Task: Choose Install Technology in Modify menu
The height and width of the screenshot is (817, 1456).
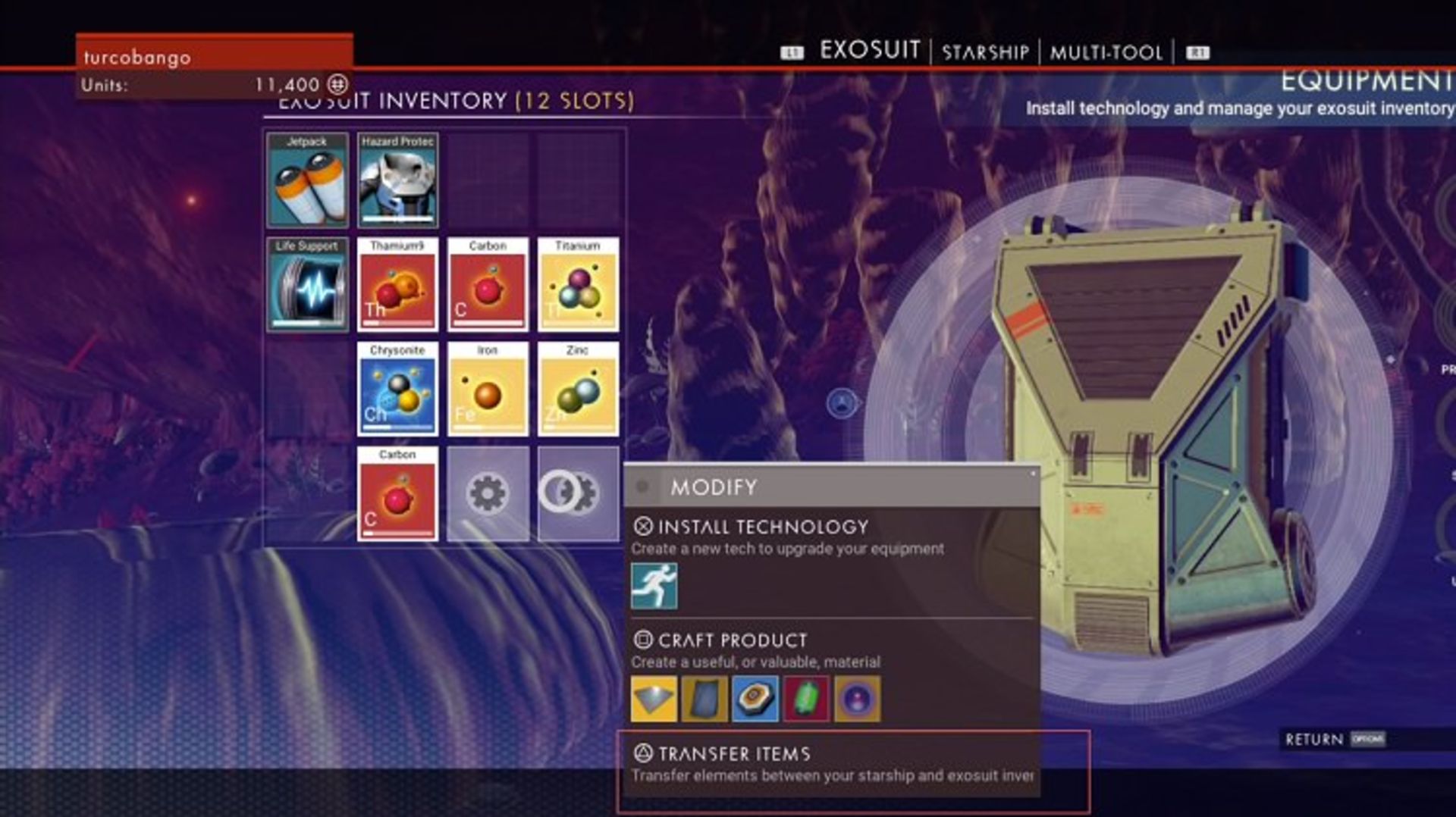Action: click(x=762, y=527)
